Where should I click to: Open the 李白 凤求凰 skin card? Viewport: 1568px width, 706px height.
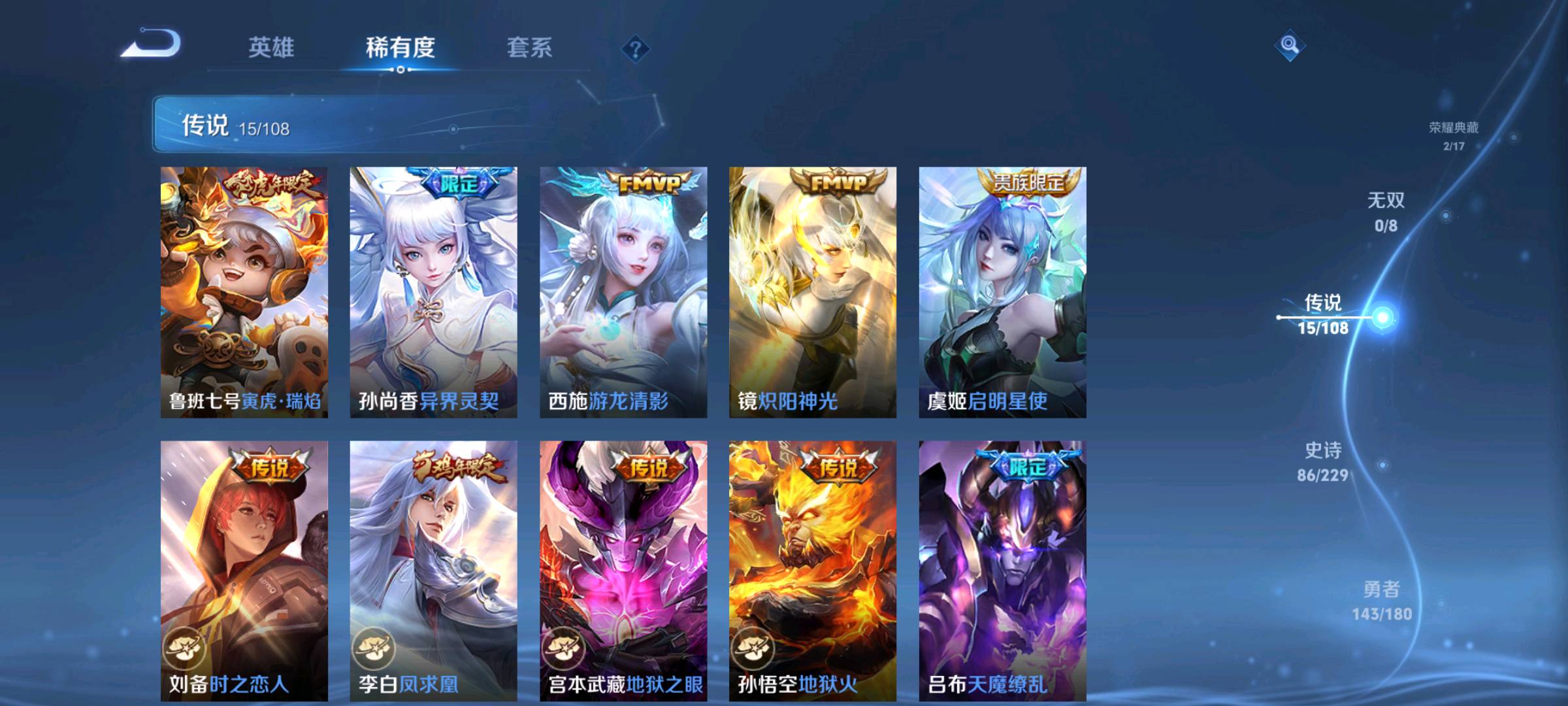click(x=433, y=570)
